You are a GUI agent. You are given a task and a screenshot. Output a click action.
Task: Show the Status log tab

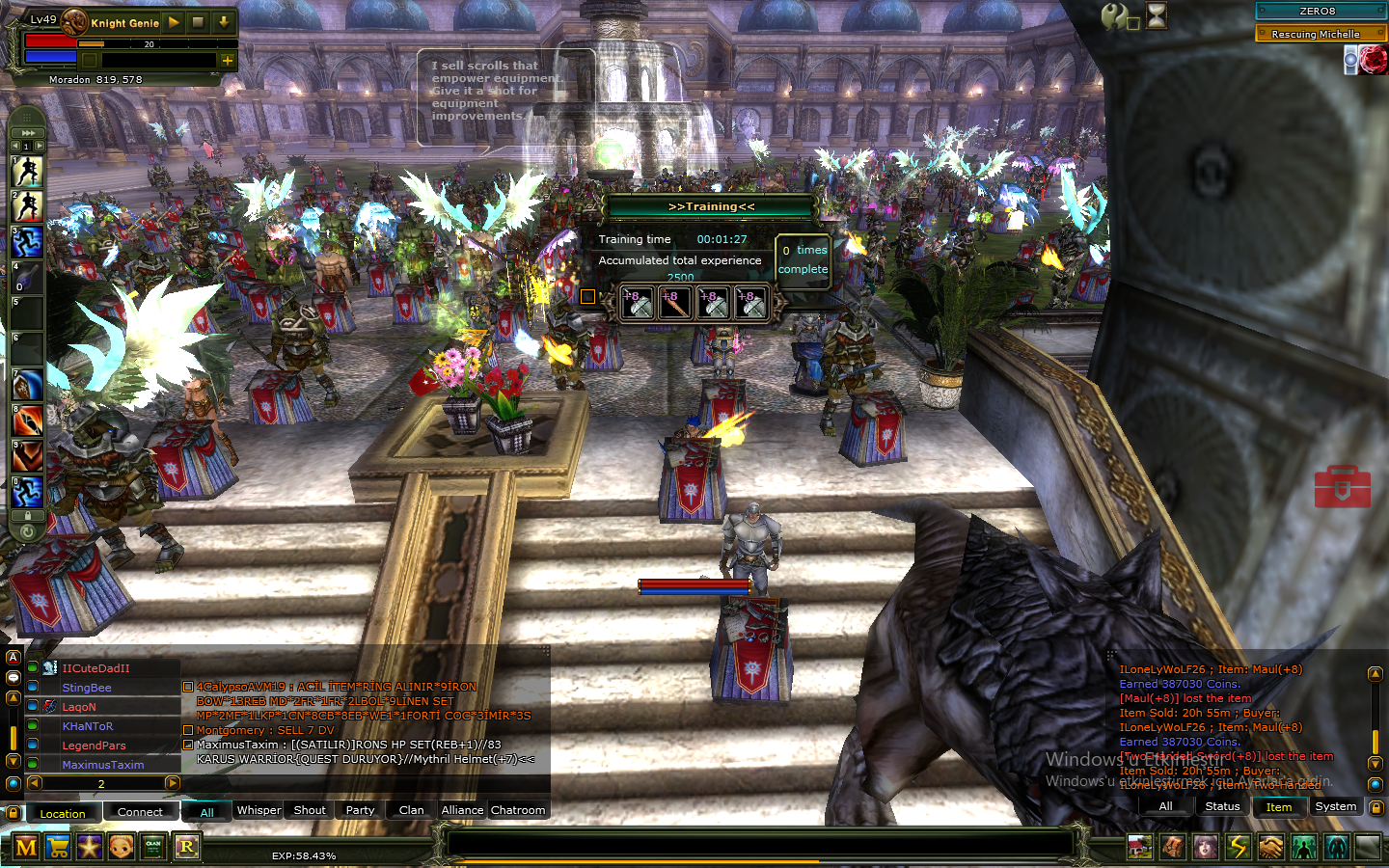(1222, 806)
